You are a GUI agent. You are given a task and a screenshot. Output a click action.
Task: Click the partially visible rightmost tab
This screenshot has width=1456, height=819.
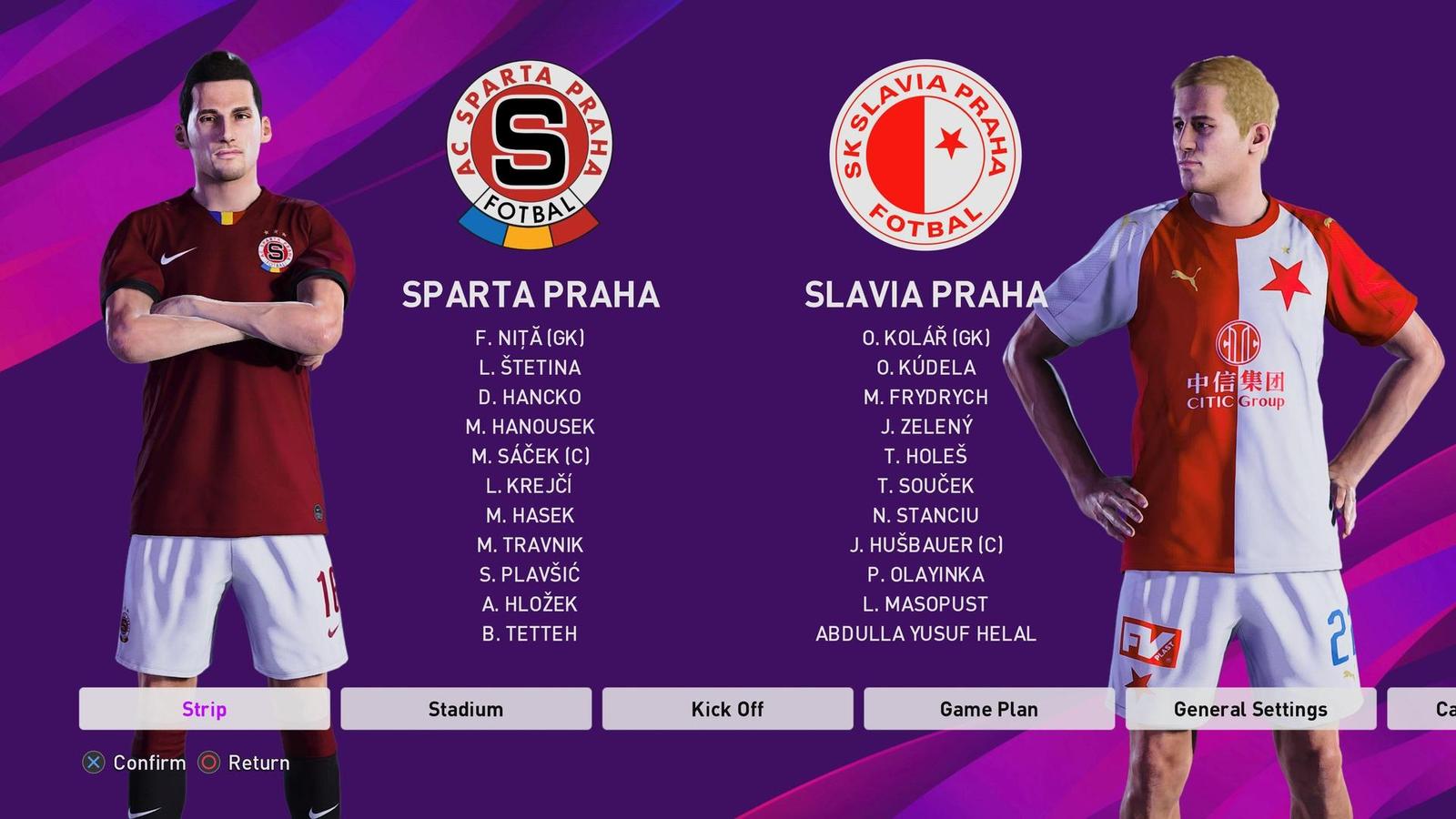click(x=1447, y=709)
